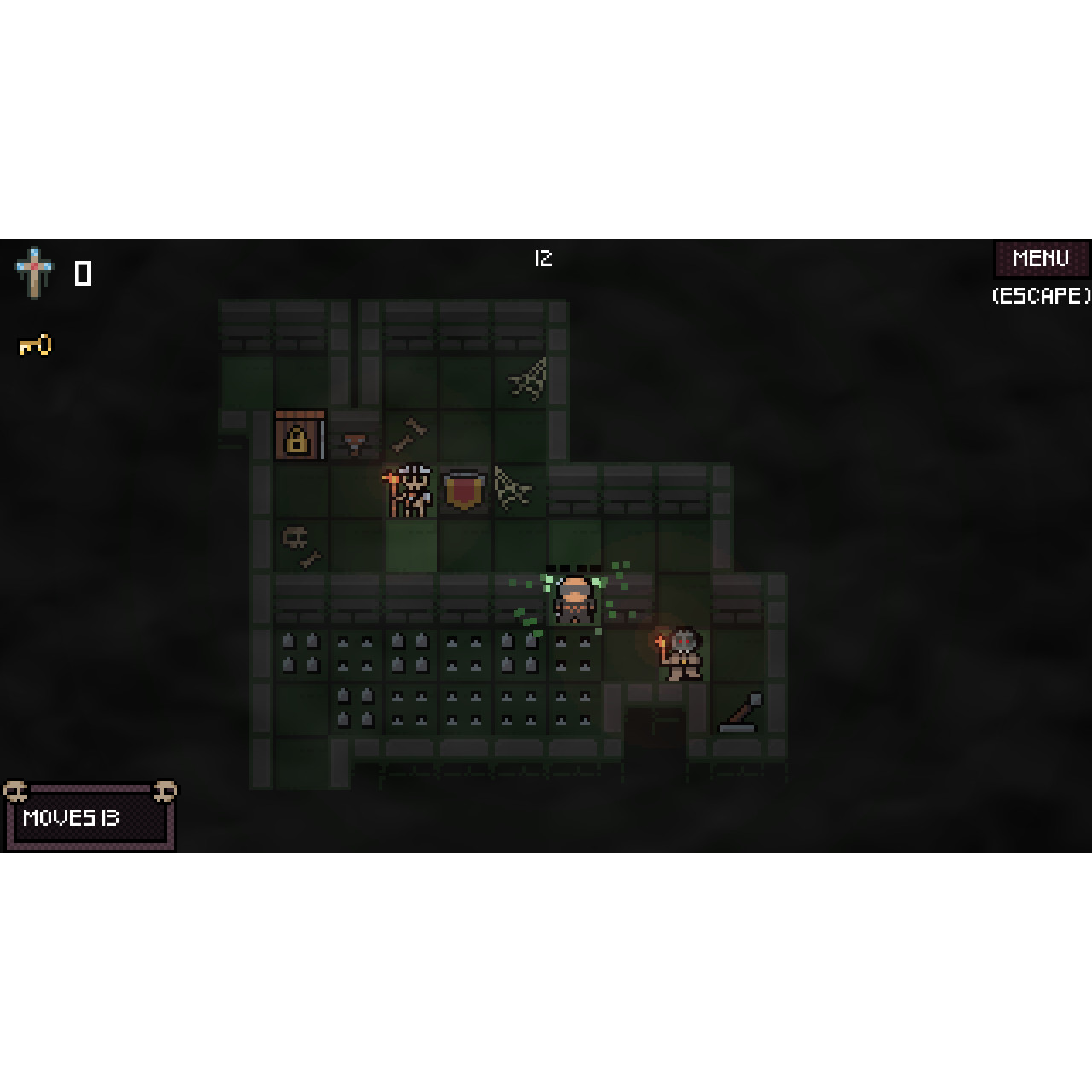Screen dimensions: 1092x1092
Task: Select the skull lying near the bone
Action: pyautogui.click(x=294, y=537)
